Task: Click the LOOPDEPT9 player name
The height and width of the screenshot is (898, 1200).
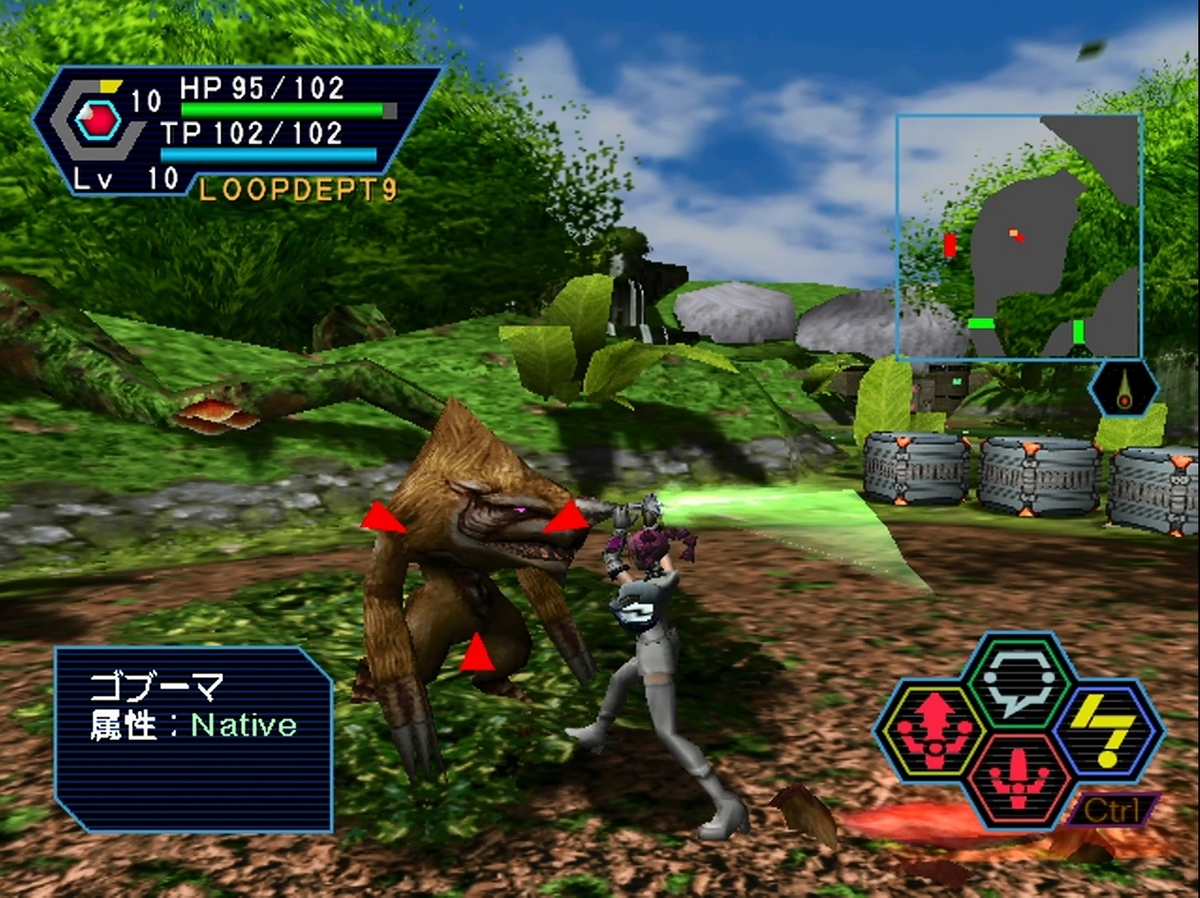Action: click(x=298, y=189)
